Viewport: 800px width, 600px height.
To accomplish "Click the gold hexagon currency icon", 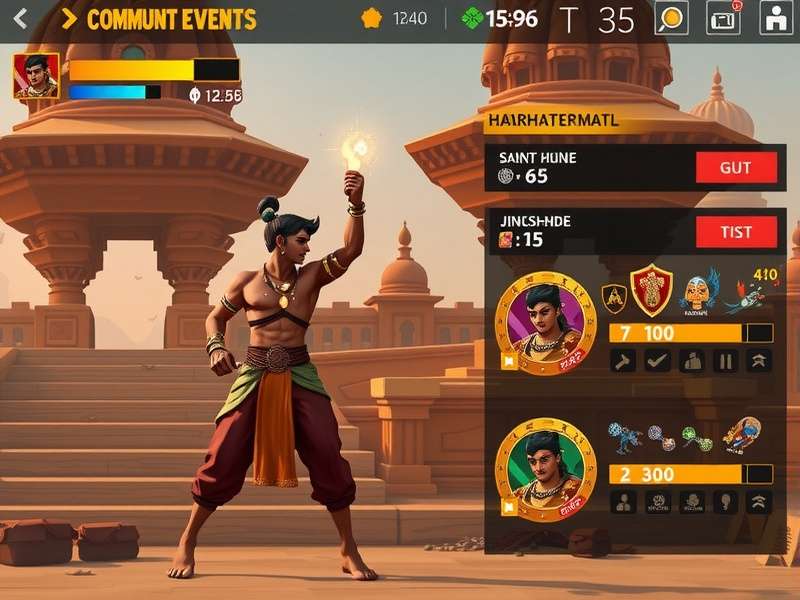I will (x=371, y=18).
